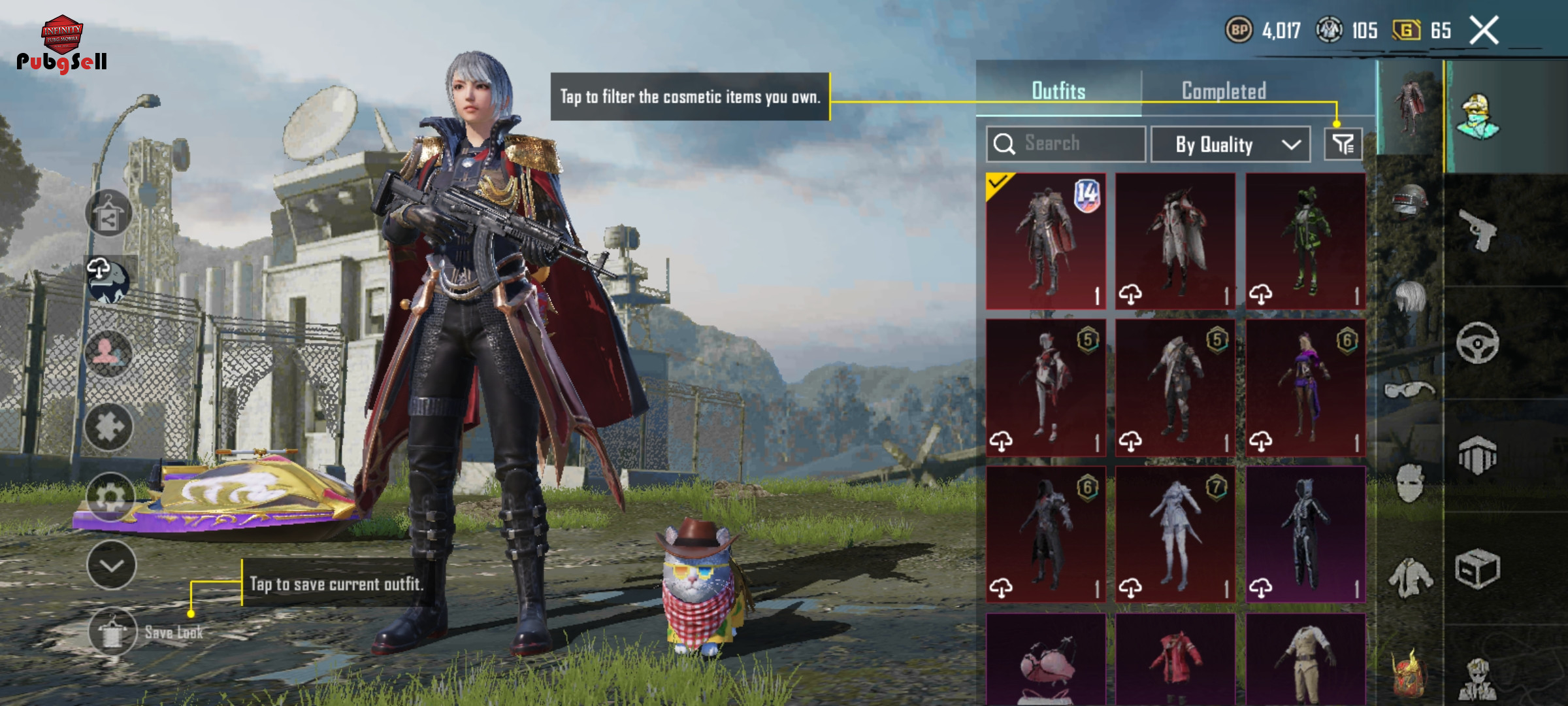Switch to the Completed tab

[1224, 91]
